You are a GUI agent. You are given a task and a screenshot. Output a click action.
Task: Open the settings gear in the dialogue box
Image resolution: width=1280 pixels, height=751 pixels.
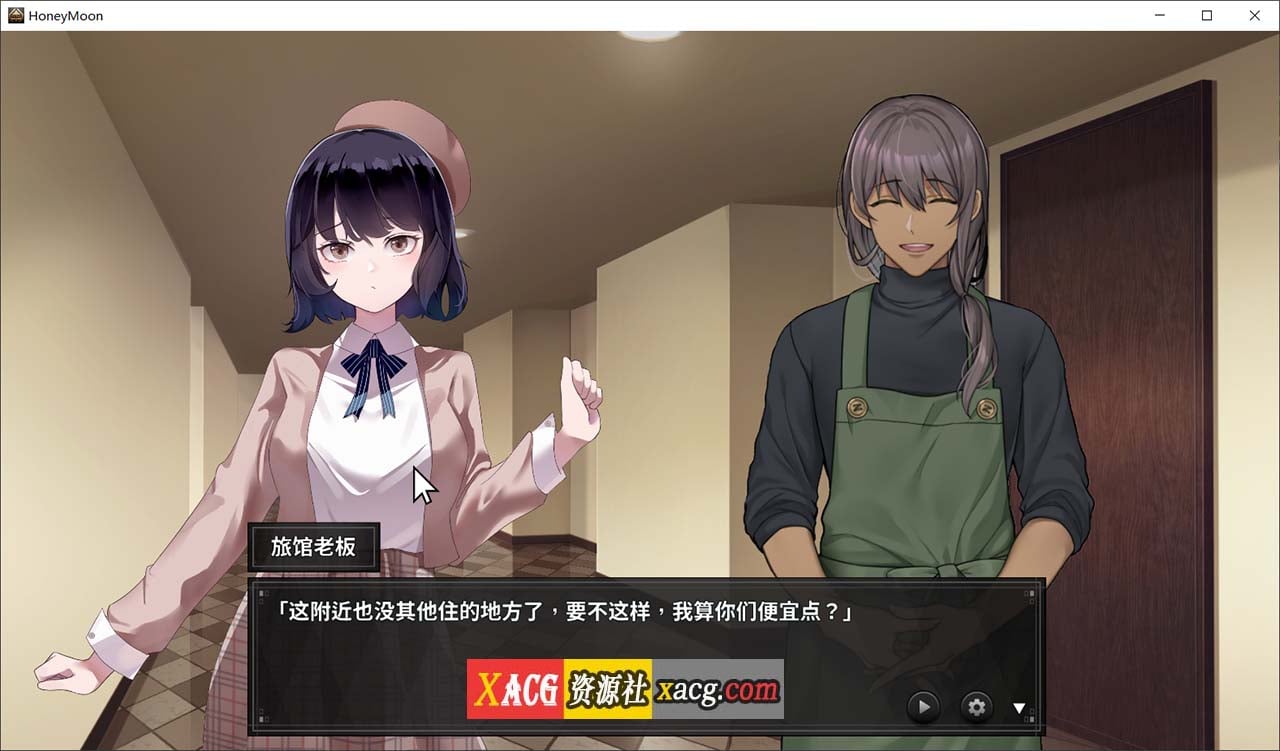click(x=975, y=706)
